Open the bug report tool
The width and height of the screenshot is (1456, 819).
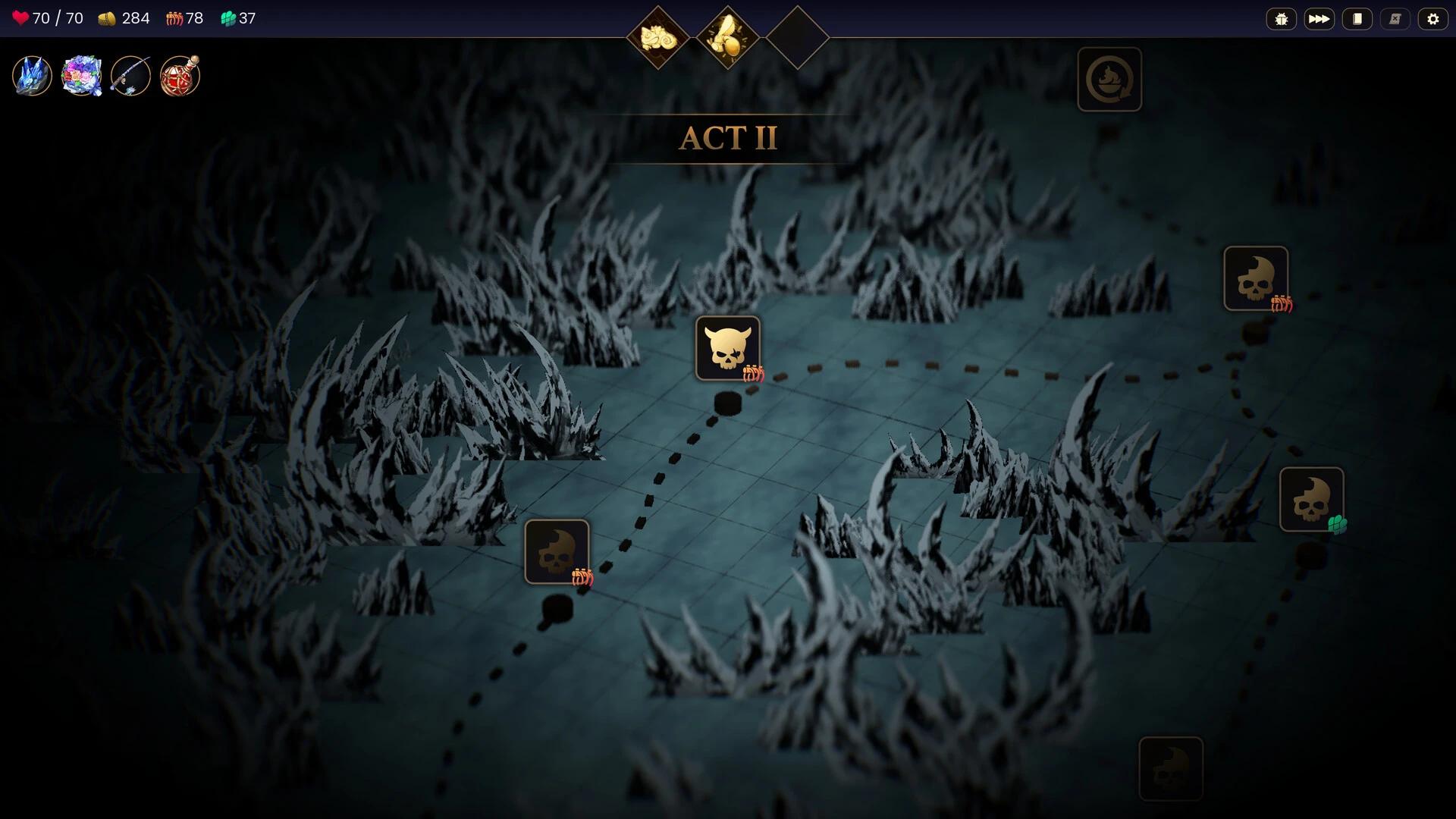pyautogui.click(x=1282, y=18)
